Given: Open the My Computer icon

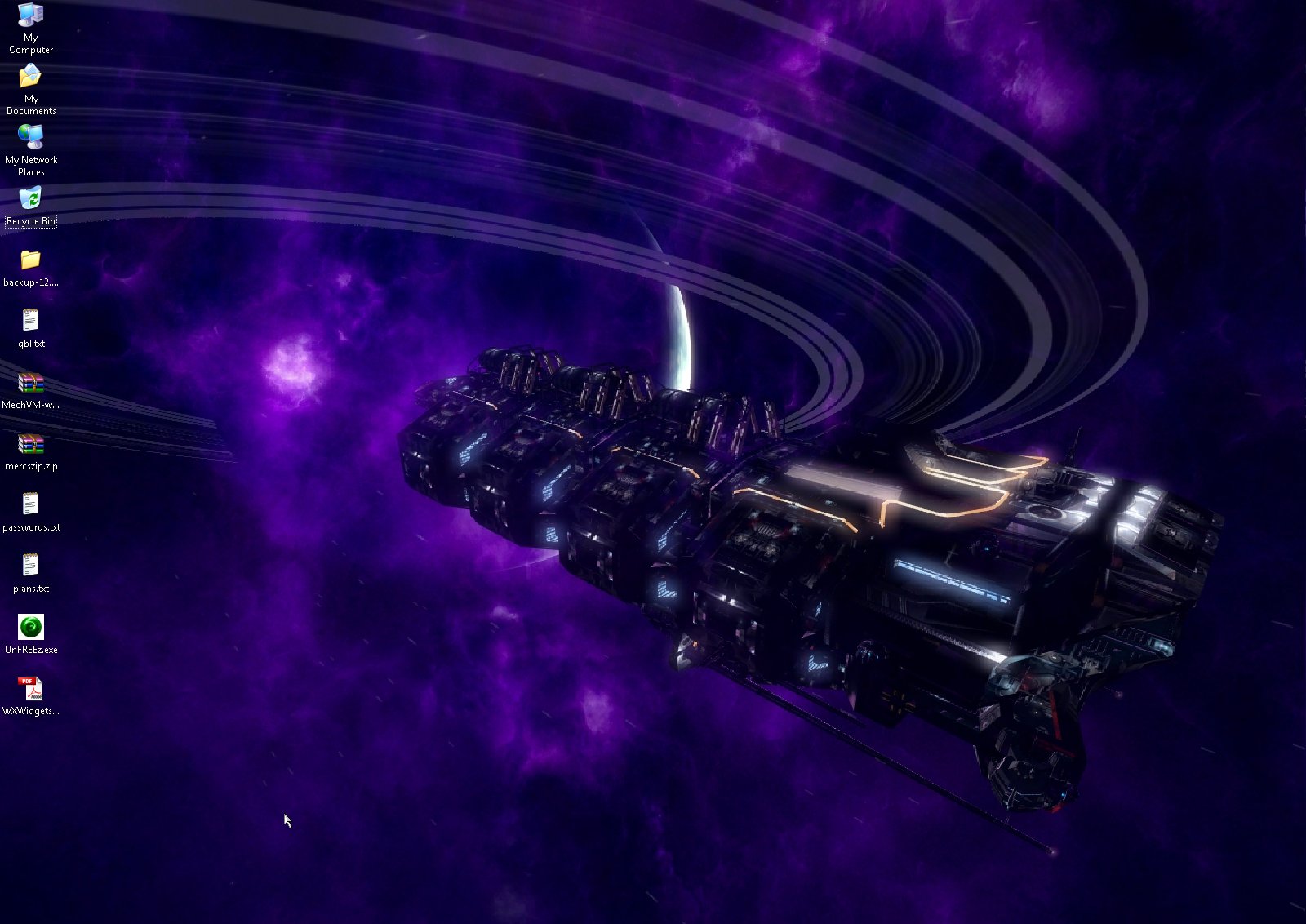Looking at the screenshot, I should point(30,16).
